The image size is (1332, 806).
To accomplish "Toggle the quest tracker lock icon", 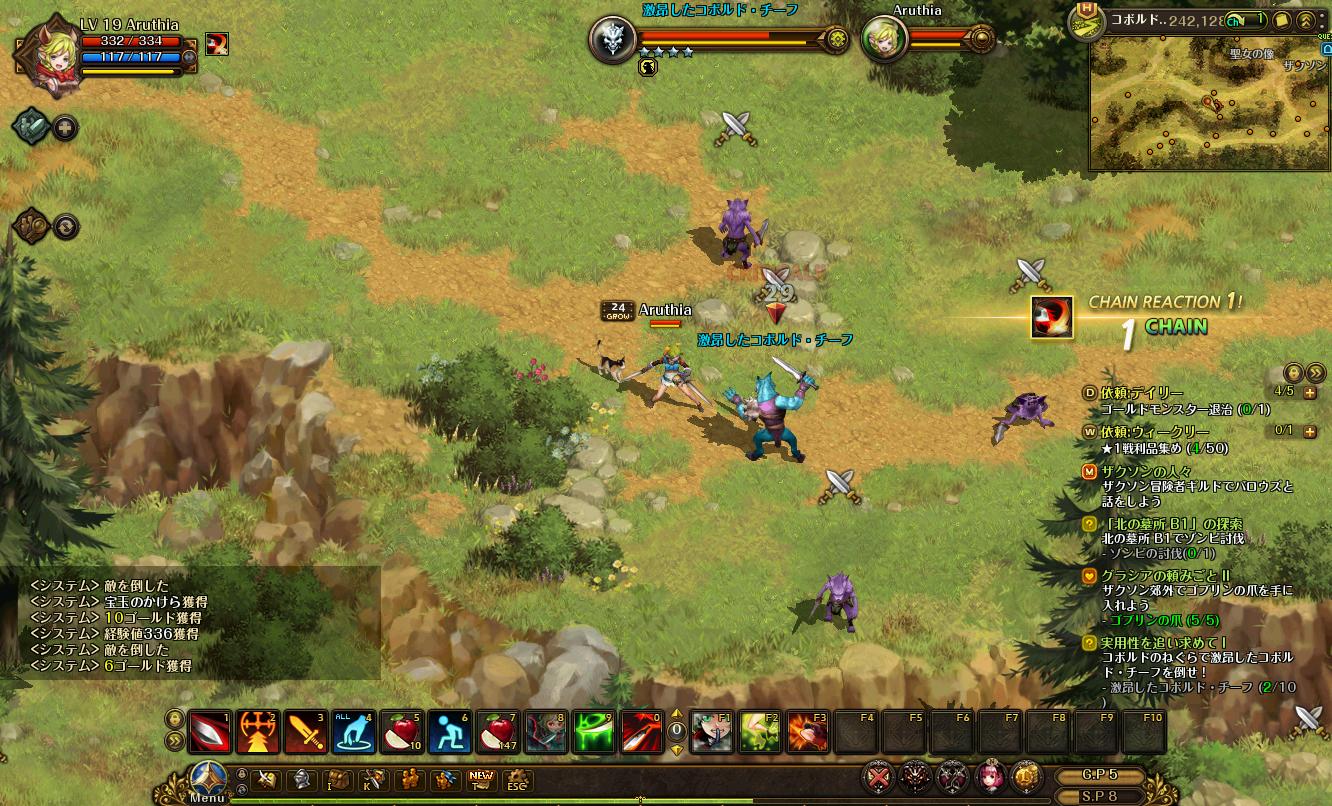I will coord(1294,371).
